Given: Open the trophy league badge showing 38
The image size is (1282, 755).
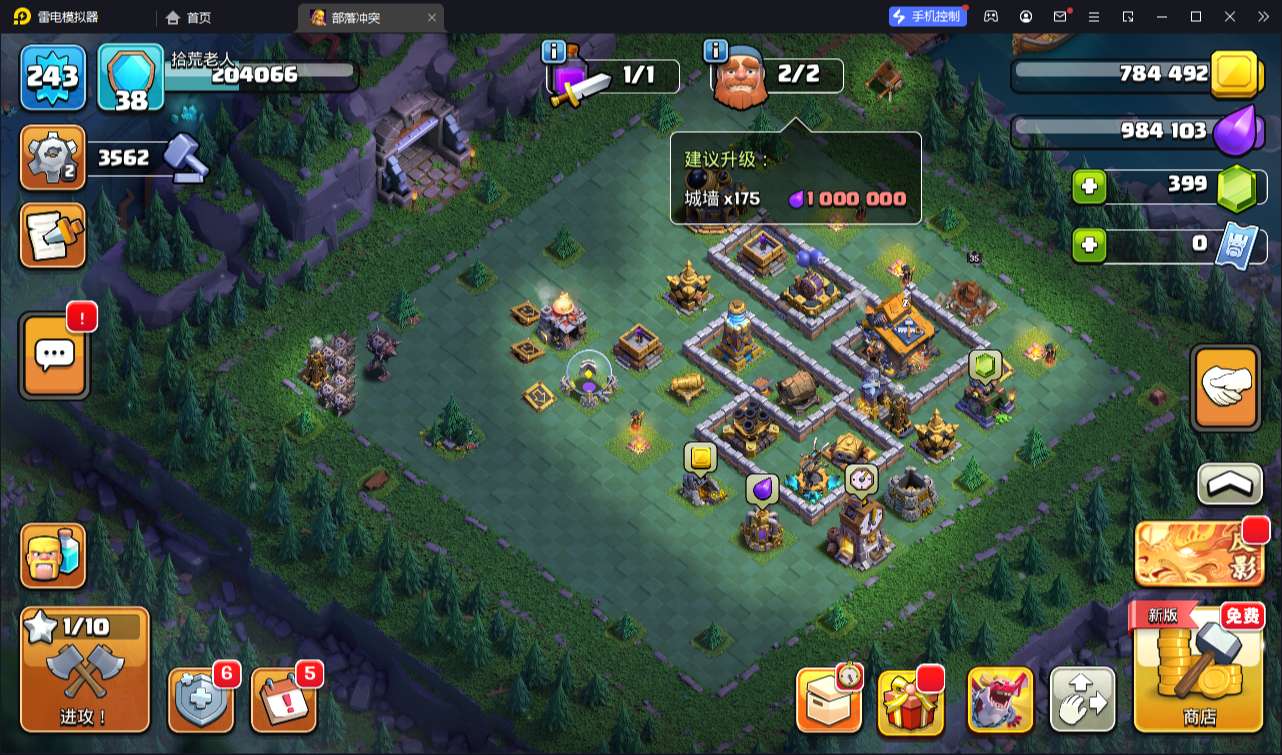Looking at the screenshot, I should coord(131,77).
